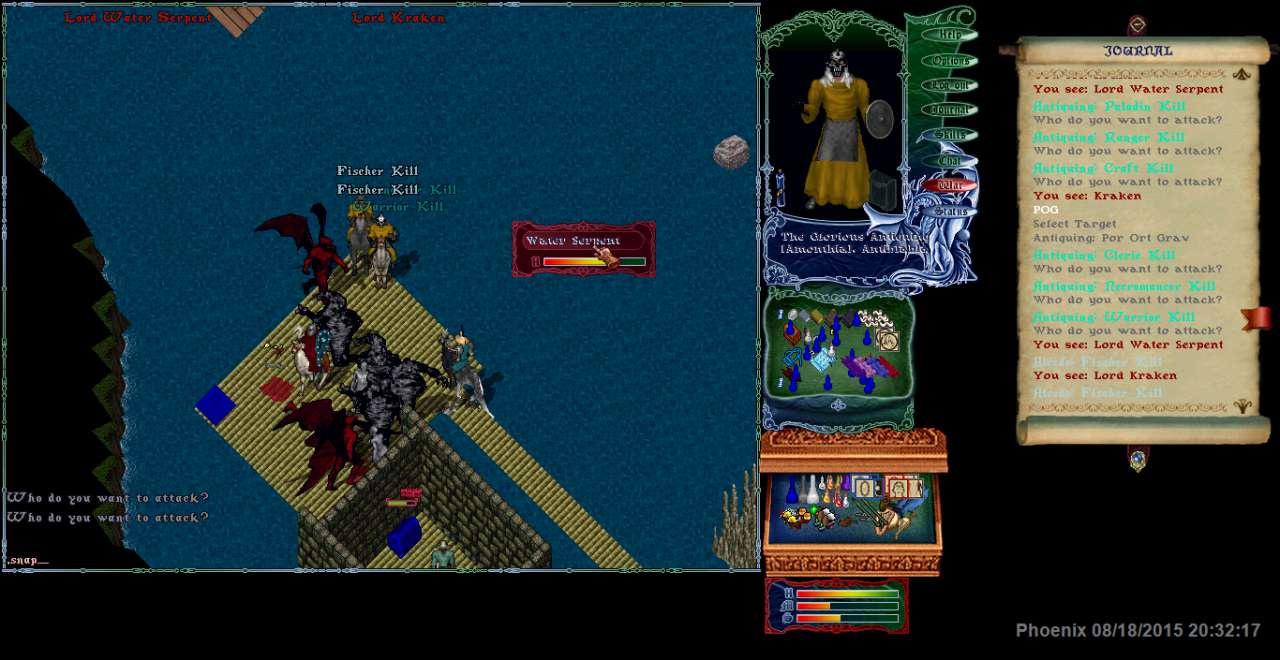
Task: Click the blue scroll on the paperdoll
Action: click(x=780, y=187)
